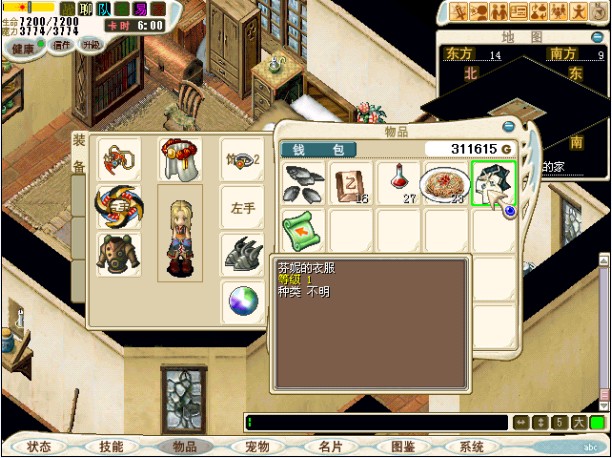Select the green scroll item
This screenshot has width=612, height=458.
coord(303,230)
